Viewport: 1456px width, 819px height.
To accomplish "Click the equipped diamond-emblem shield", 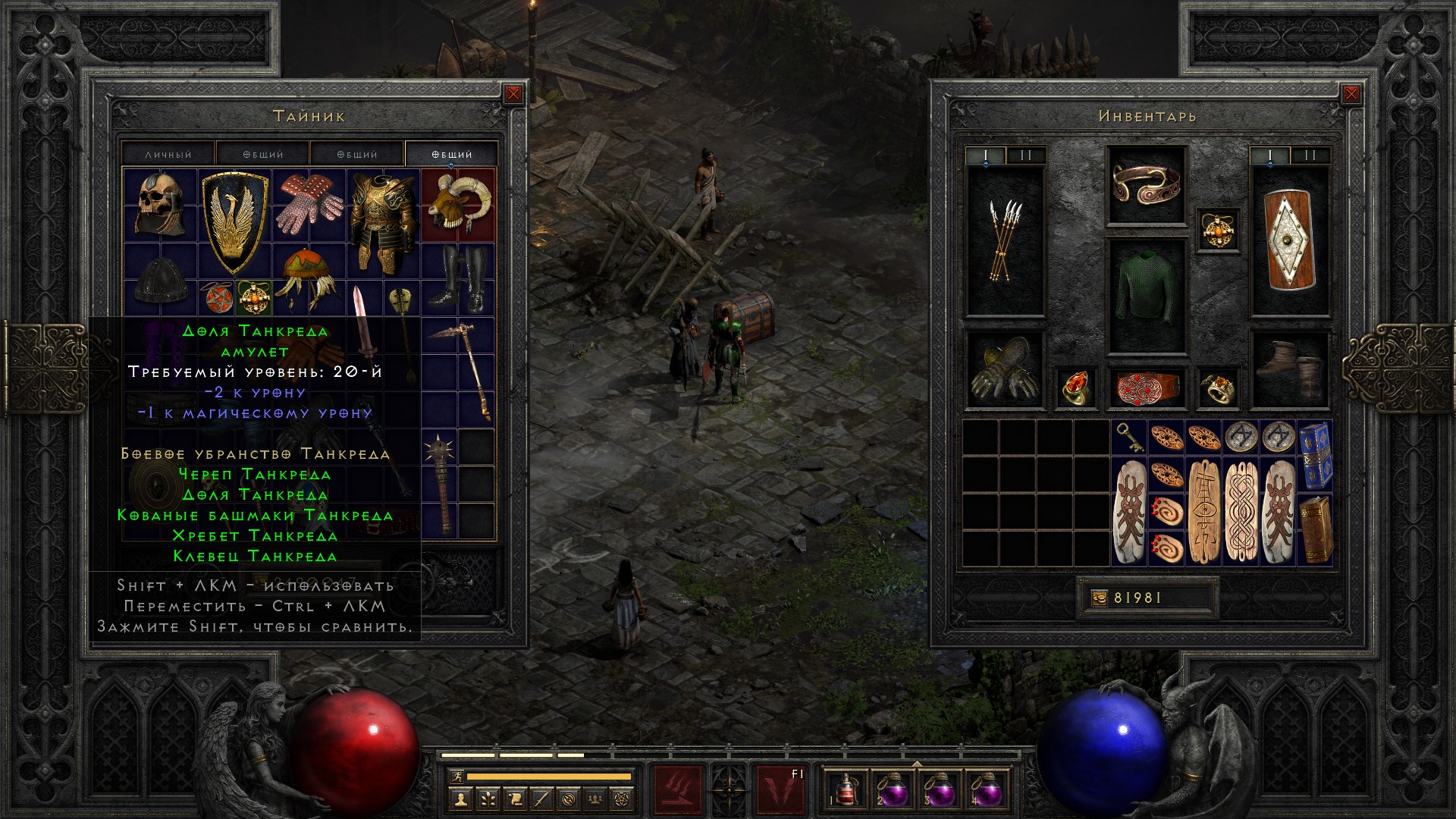I will click(x=1289, y=240).
